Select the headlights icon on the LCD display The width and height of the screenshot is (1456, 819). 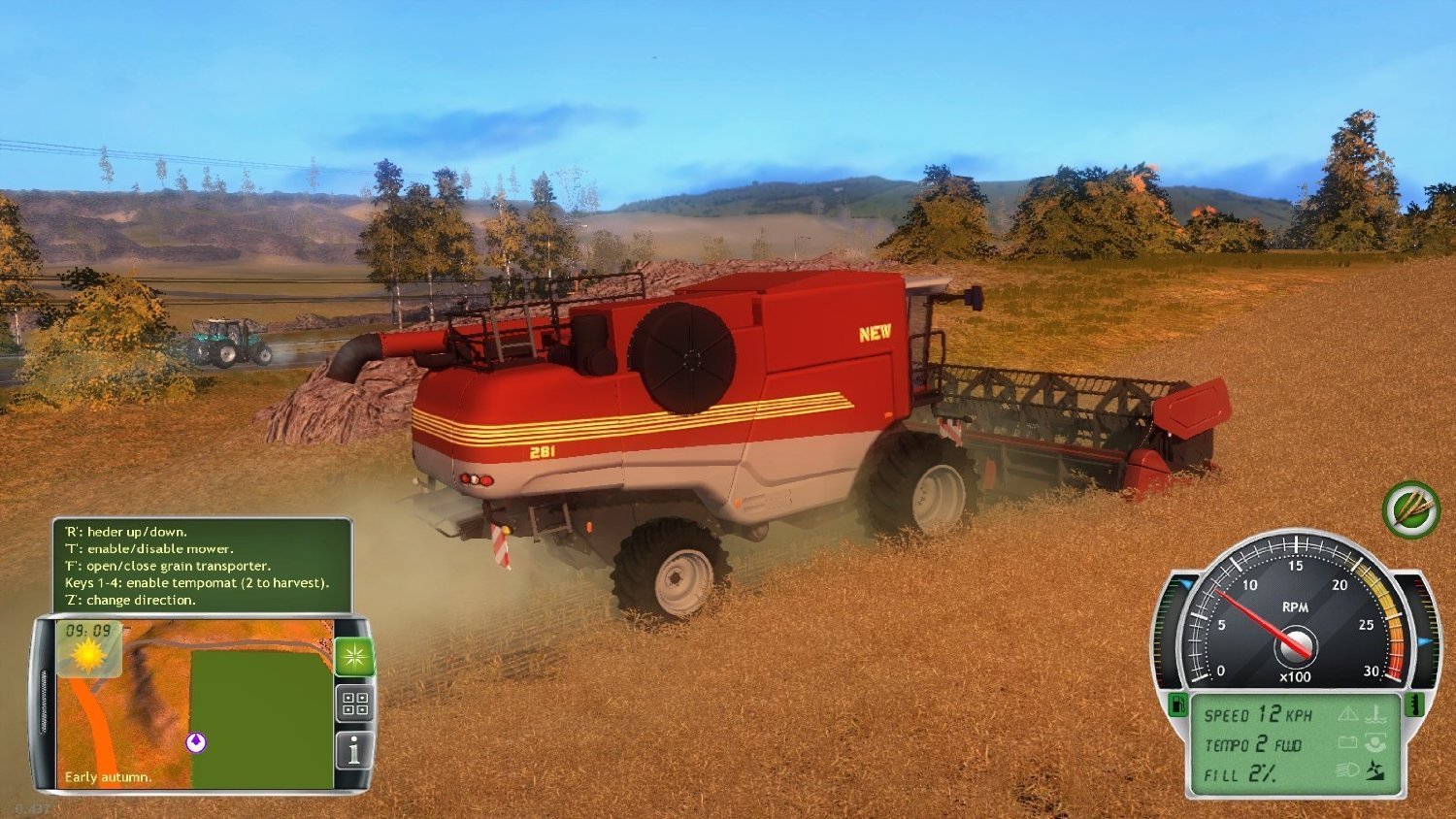pos(1348,770)
